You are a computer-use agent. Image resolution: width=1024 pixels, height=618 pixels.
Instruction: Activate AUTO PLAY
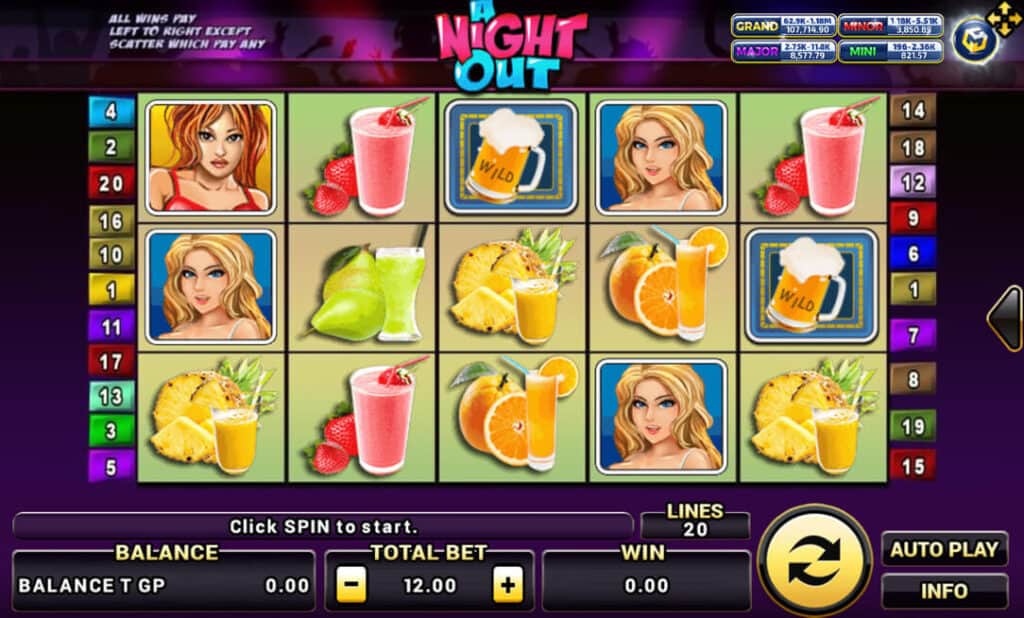click(x=944, y=549)
